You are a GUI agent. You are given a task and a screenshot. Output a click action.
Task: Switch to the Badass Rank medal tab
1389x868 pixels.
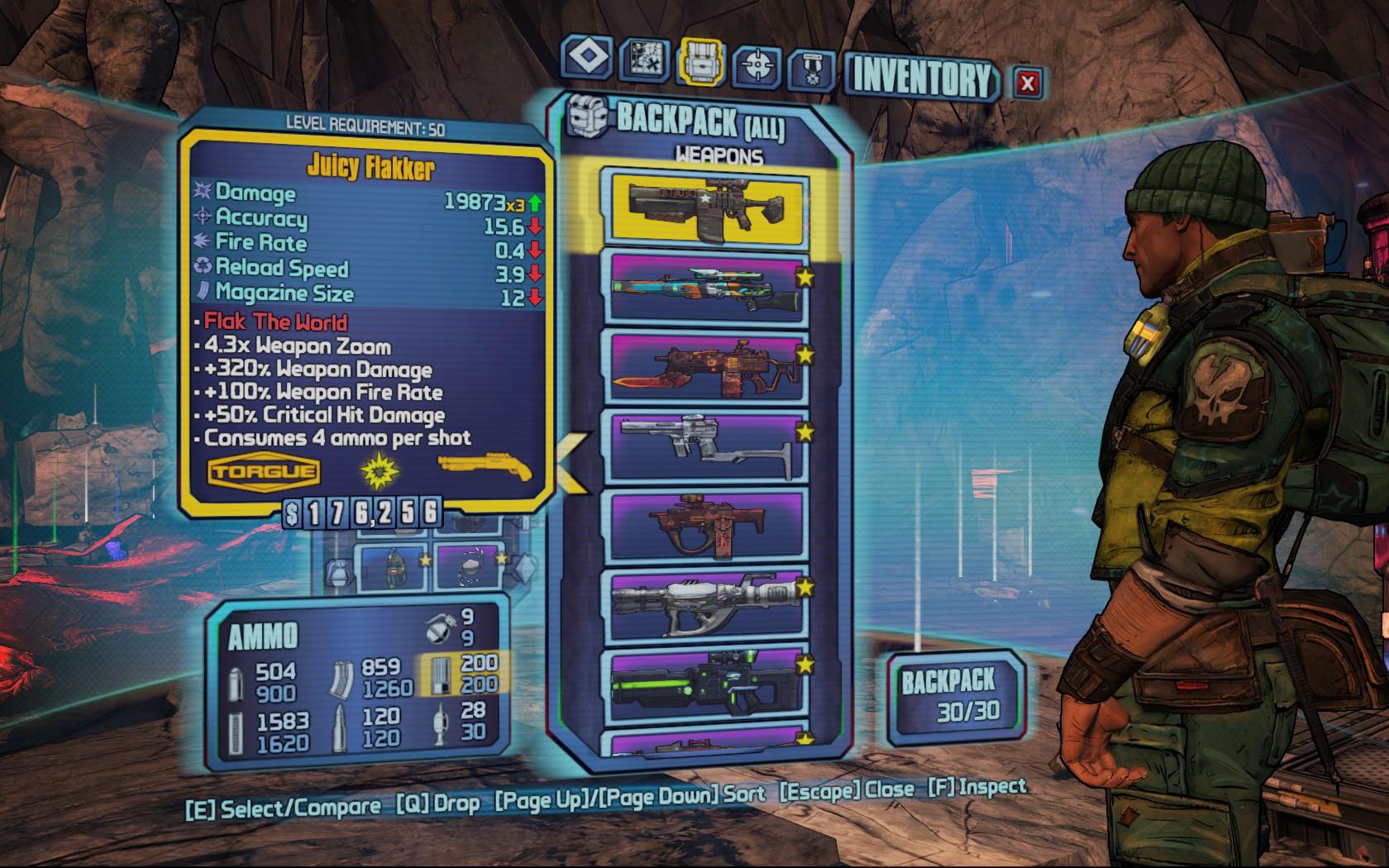coord(811,69)
